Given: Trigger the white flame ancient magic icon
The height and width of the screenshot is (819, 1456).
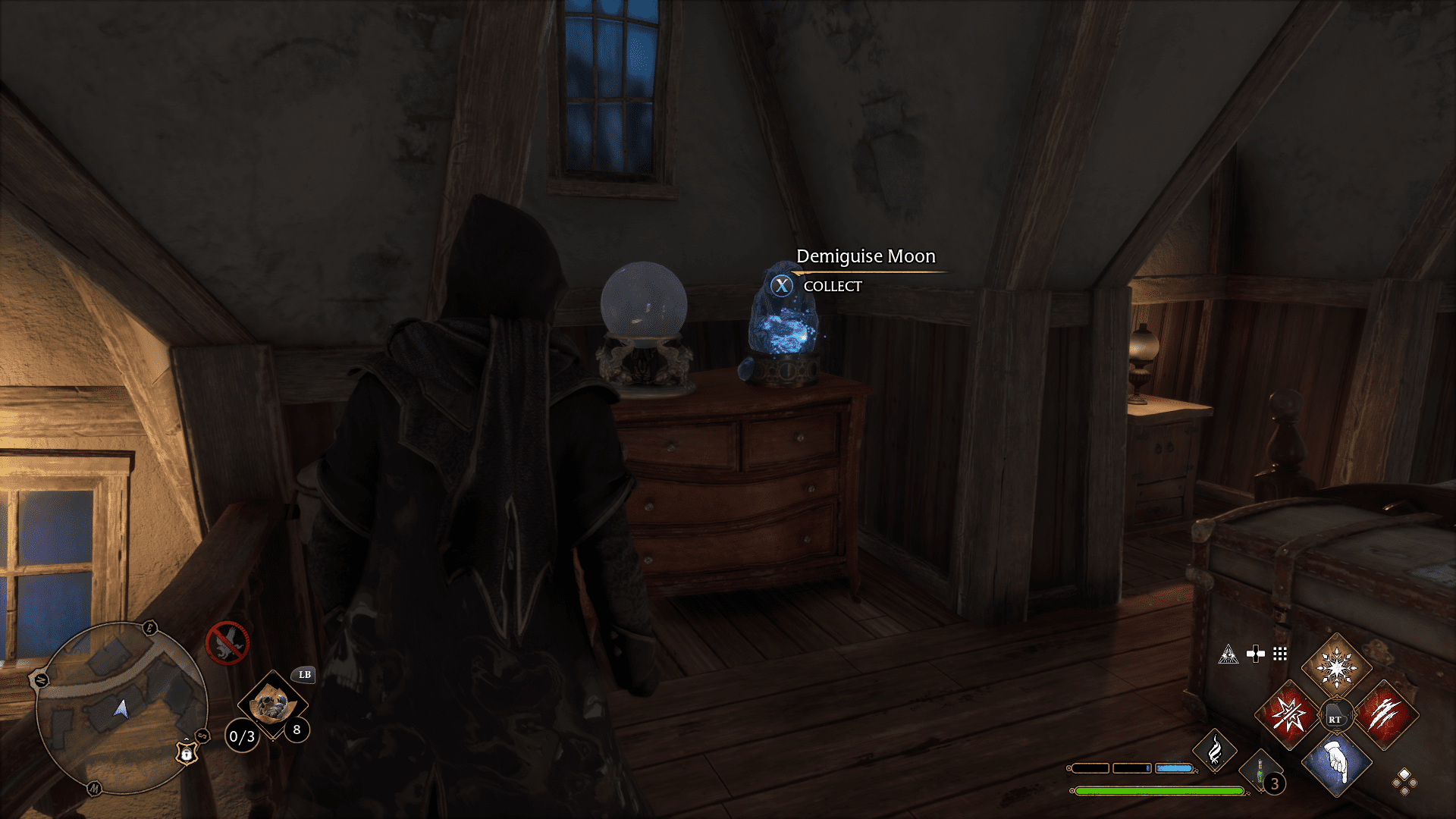Looking at the screenshot, I should pyautogui.click(x=1214, y=750).
